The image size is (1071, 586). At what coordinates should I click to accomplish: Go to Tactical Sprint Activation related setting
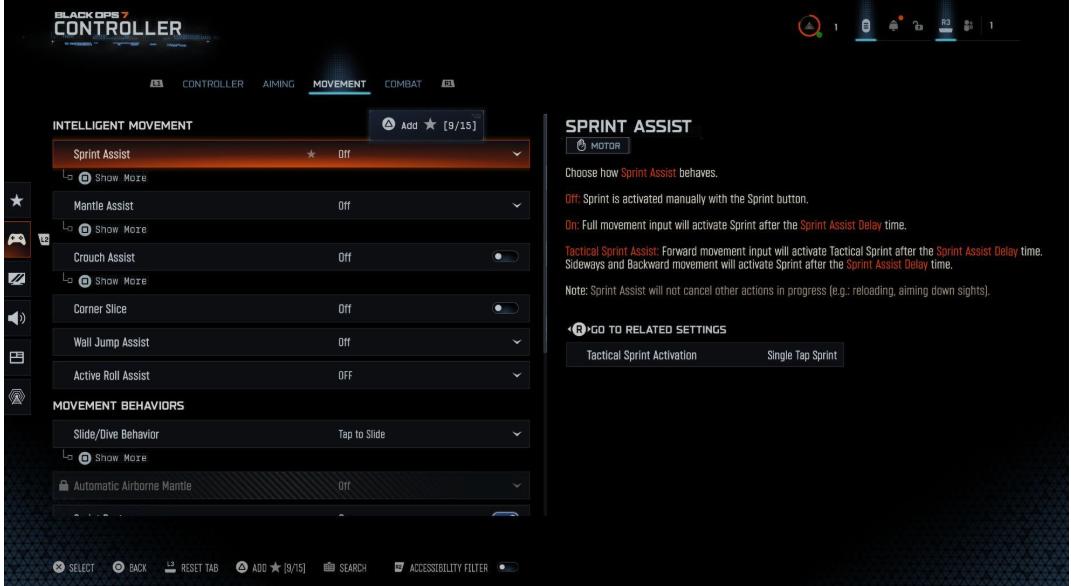(x=705, y=356)
